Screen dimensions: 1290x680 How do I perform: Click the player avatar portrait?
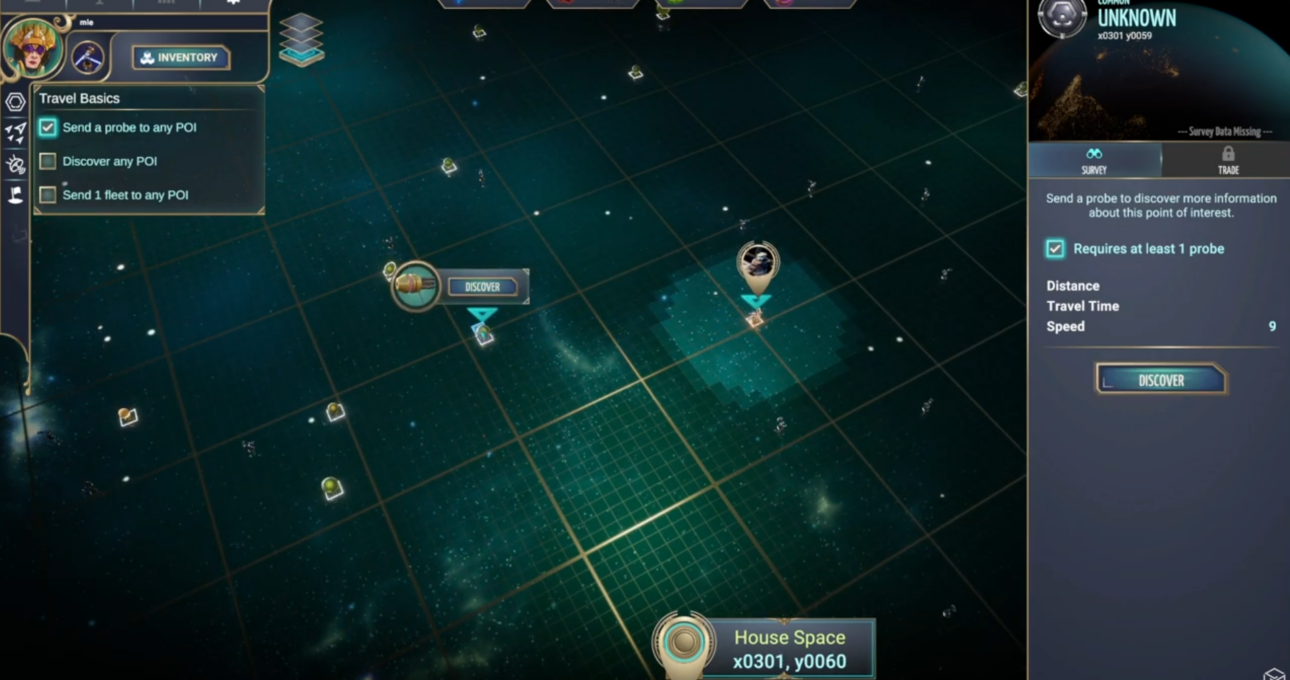(33, 46)
